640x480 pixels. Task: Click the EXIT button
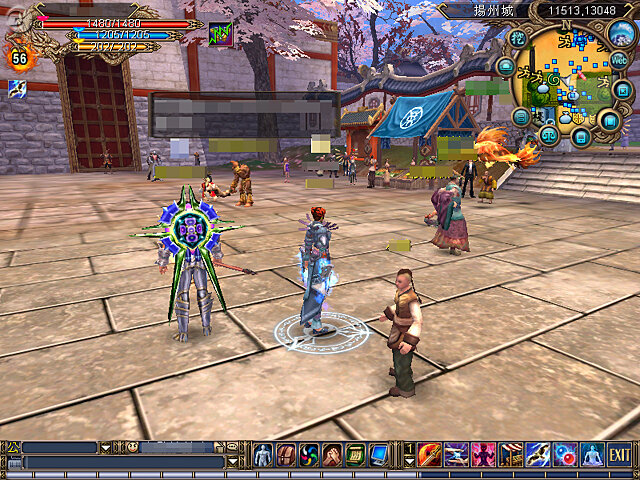620,454
